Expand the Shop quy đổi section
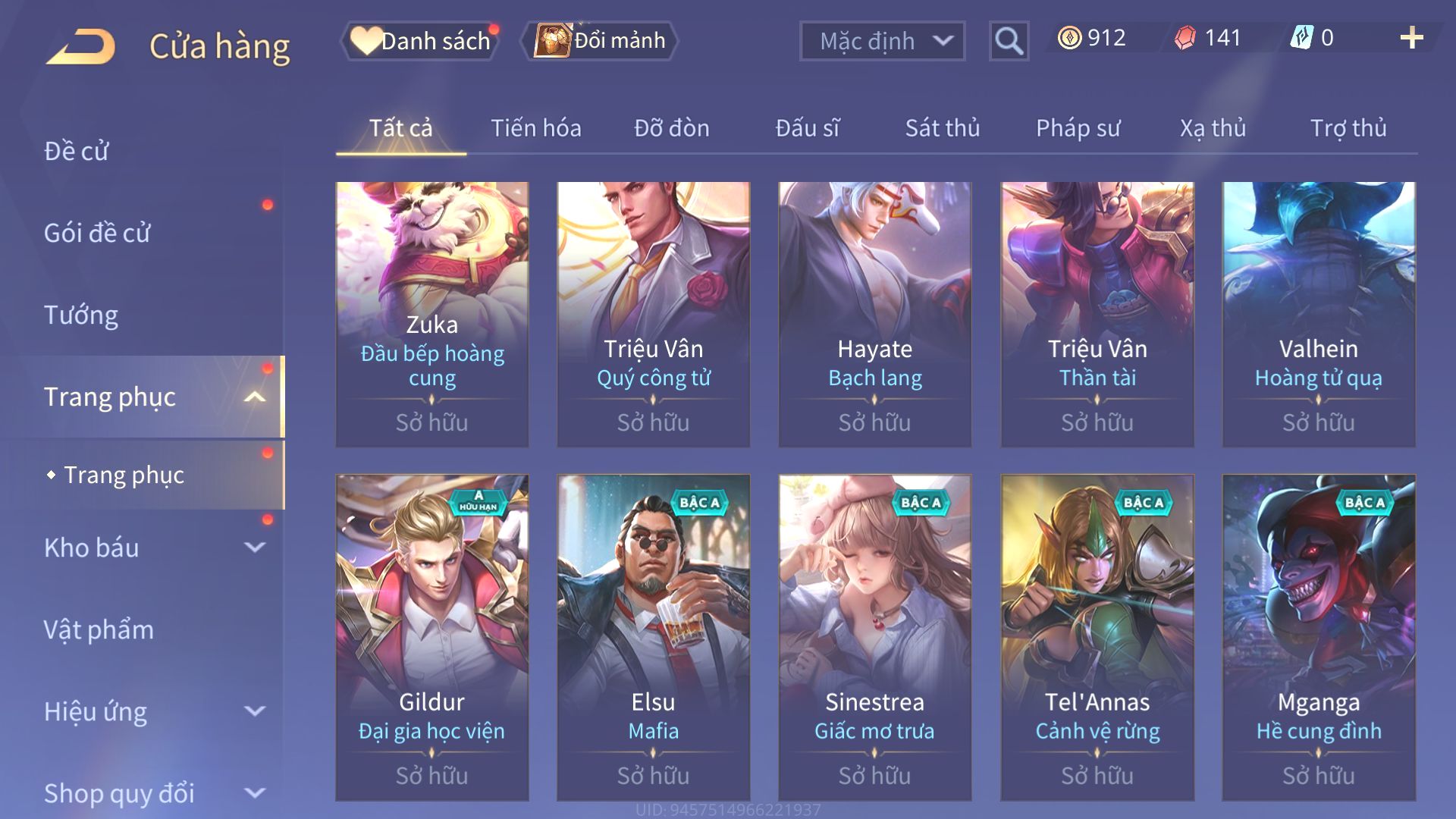Viewport: 1456px width, 819px height. click(152, 793)
